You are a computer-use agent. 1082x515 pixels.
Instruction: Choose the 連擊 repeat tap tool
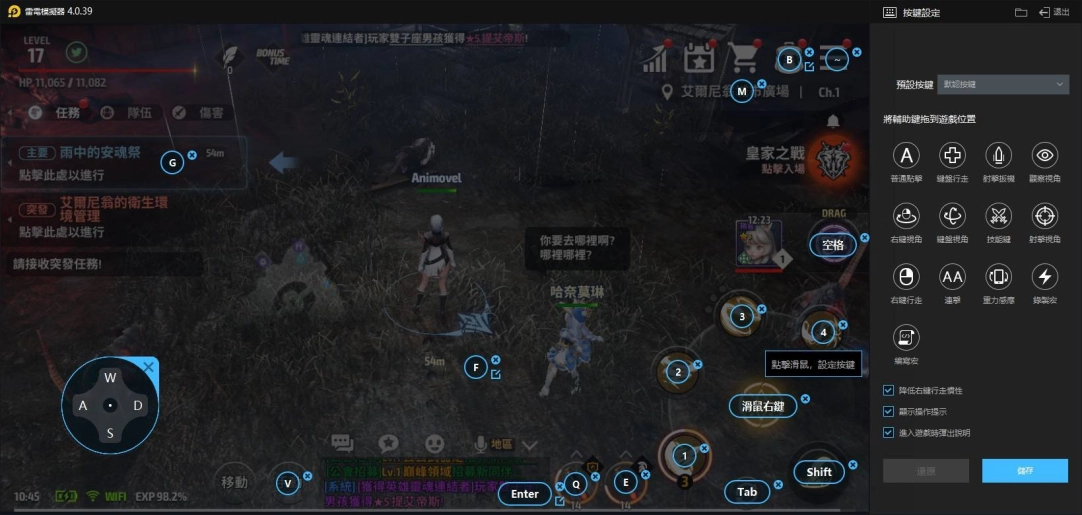coord(952,277)
